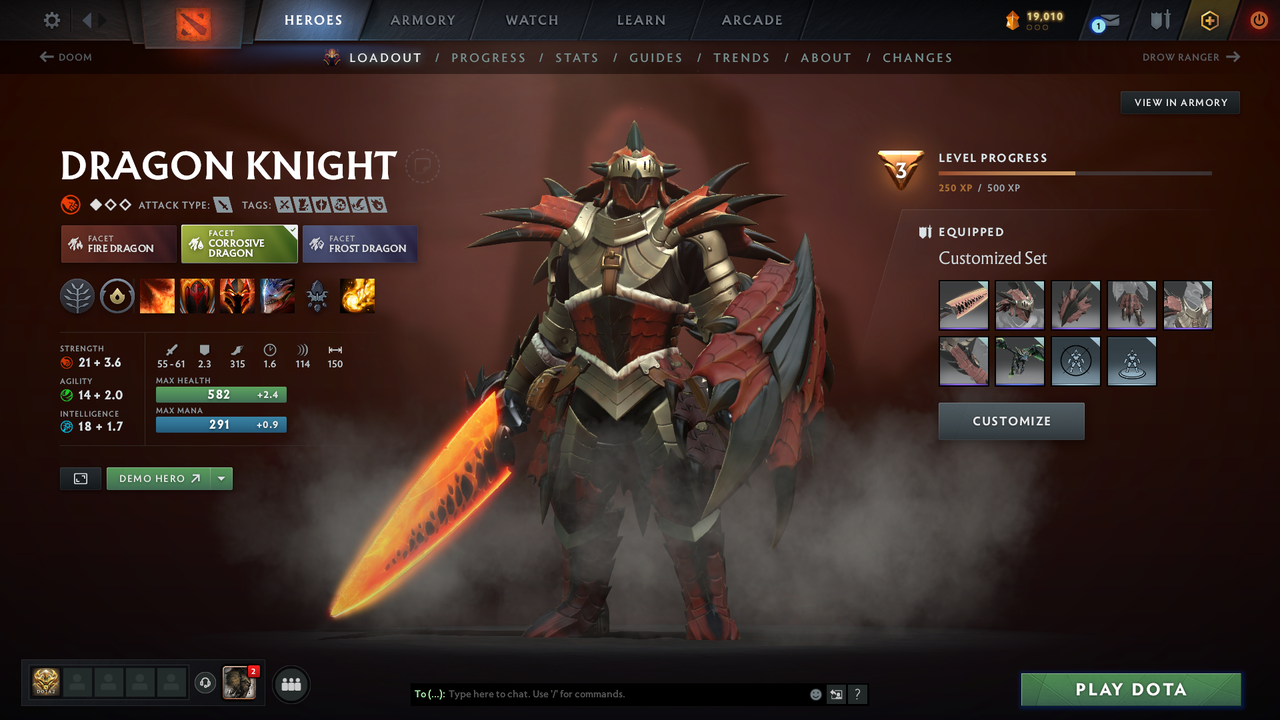Select the Frost Dragon facet
Screen dimensions: 1280x720
tap(360, 244)
